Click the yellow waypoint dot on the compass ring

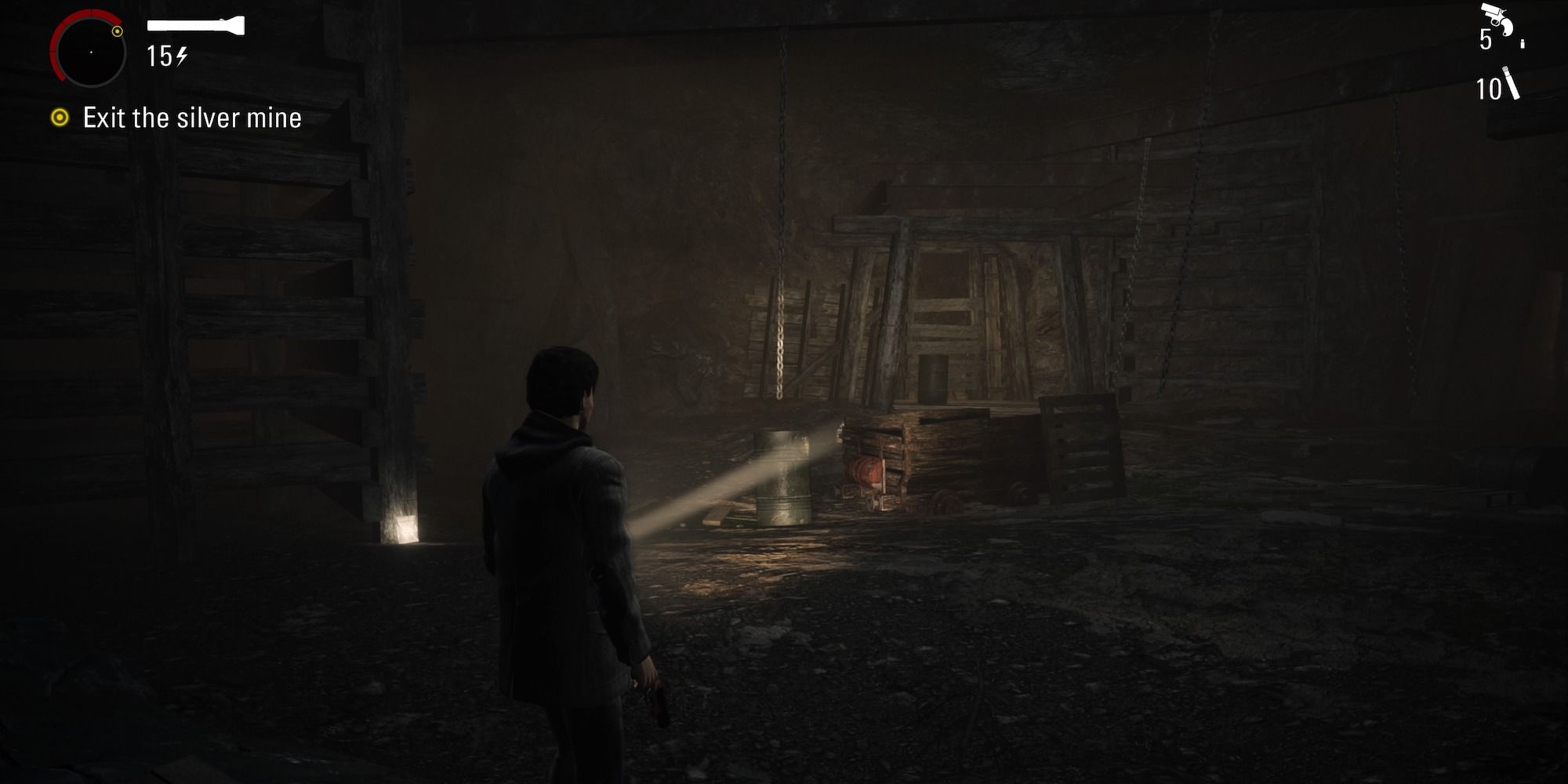[118, 31]
